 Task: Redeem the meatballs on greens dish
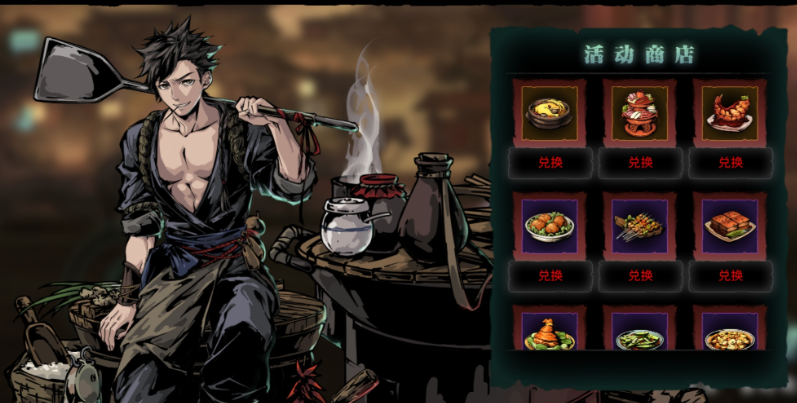[550, 275]
